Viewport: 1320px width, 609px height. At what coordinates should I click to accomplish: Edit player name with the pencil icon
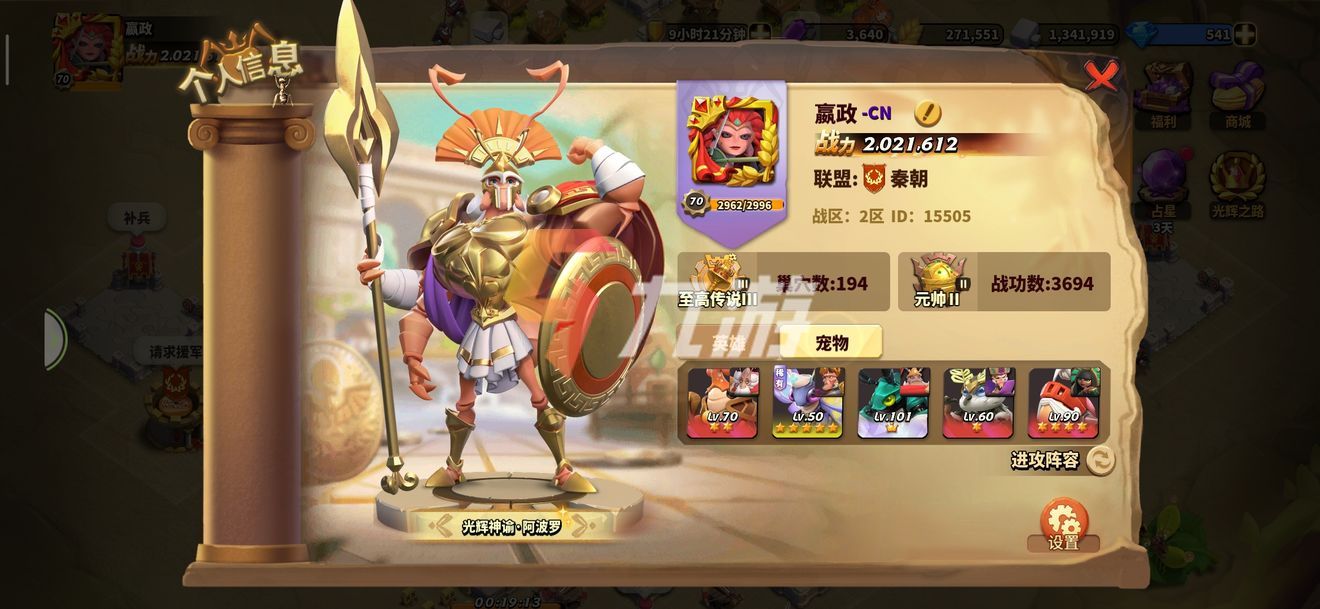pyautogui.click(x=927, y=113)
